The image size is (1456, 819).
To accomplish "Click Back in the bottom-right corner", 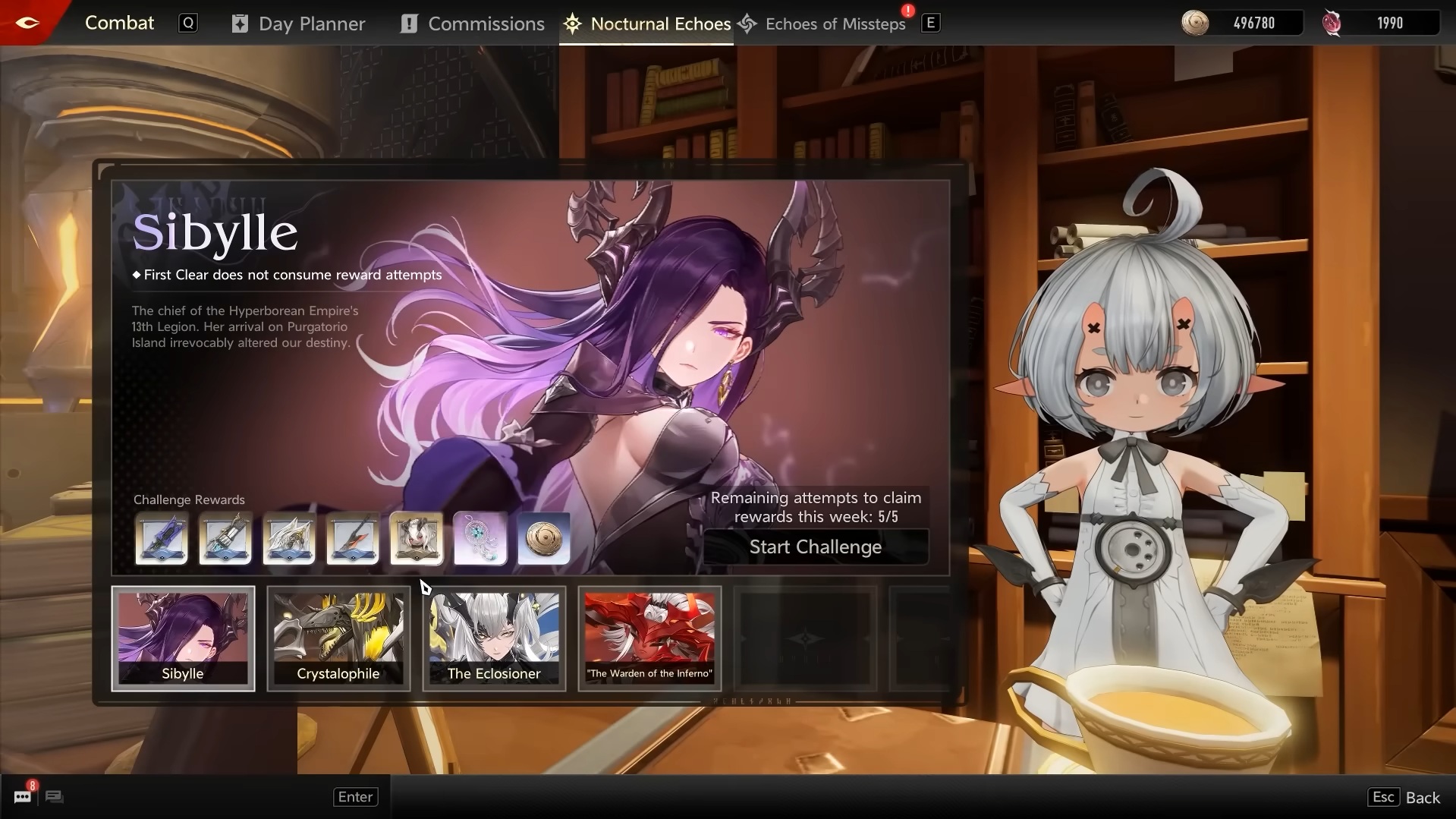I will point(1423,797).
